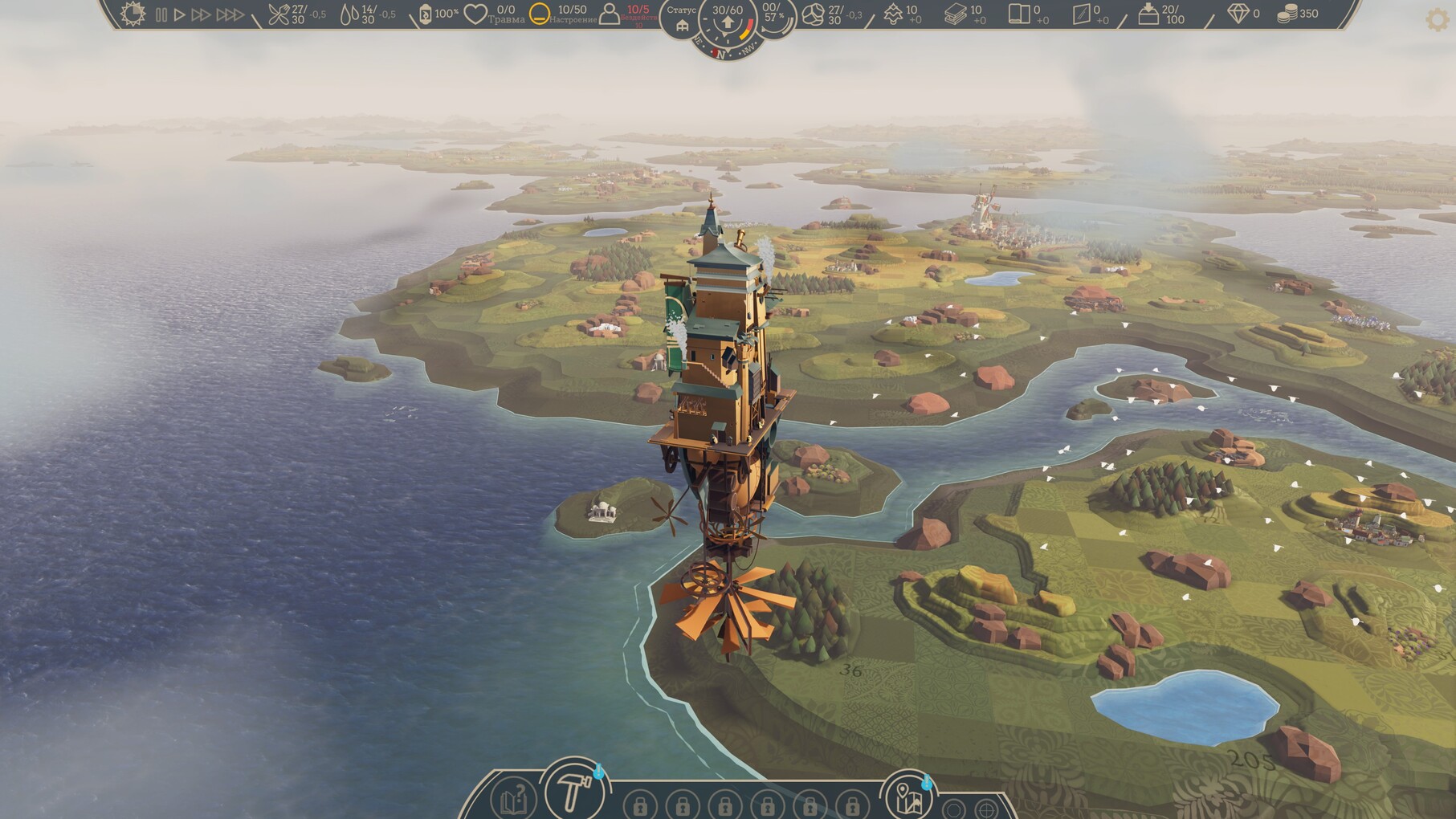
Task: Click the crosshair target icon
Action: pos(986,809)
